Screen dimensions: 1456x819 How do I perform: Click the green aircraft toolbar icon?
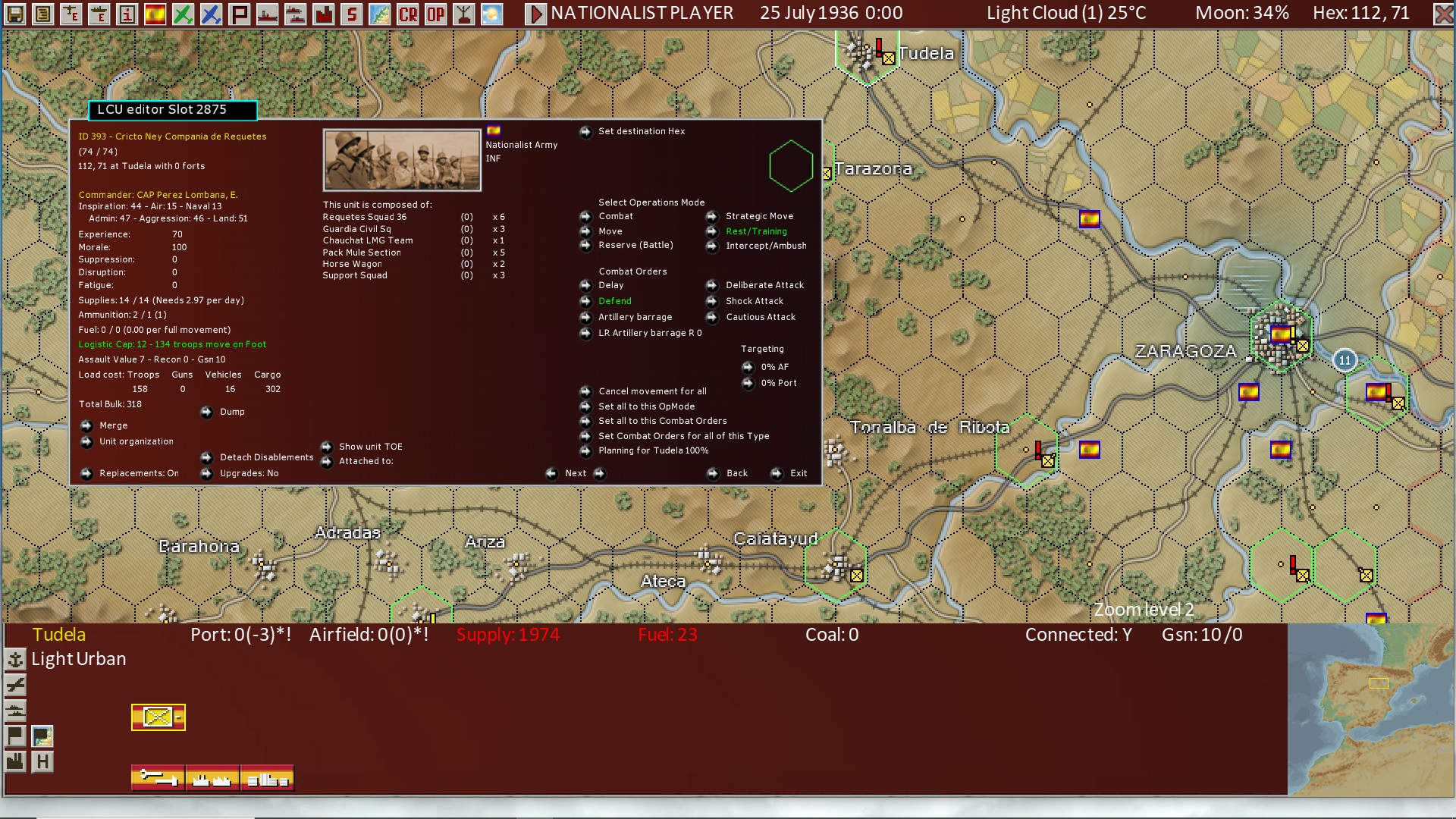click(182, 13)
